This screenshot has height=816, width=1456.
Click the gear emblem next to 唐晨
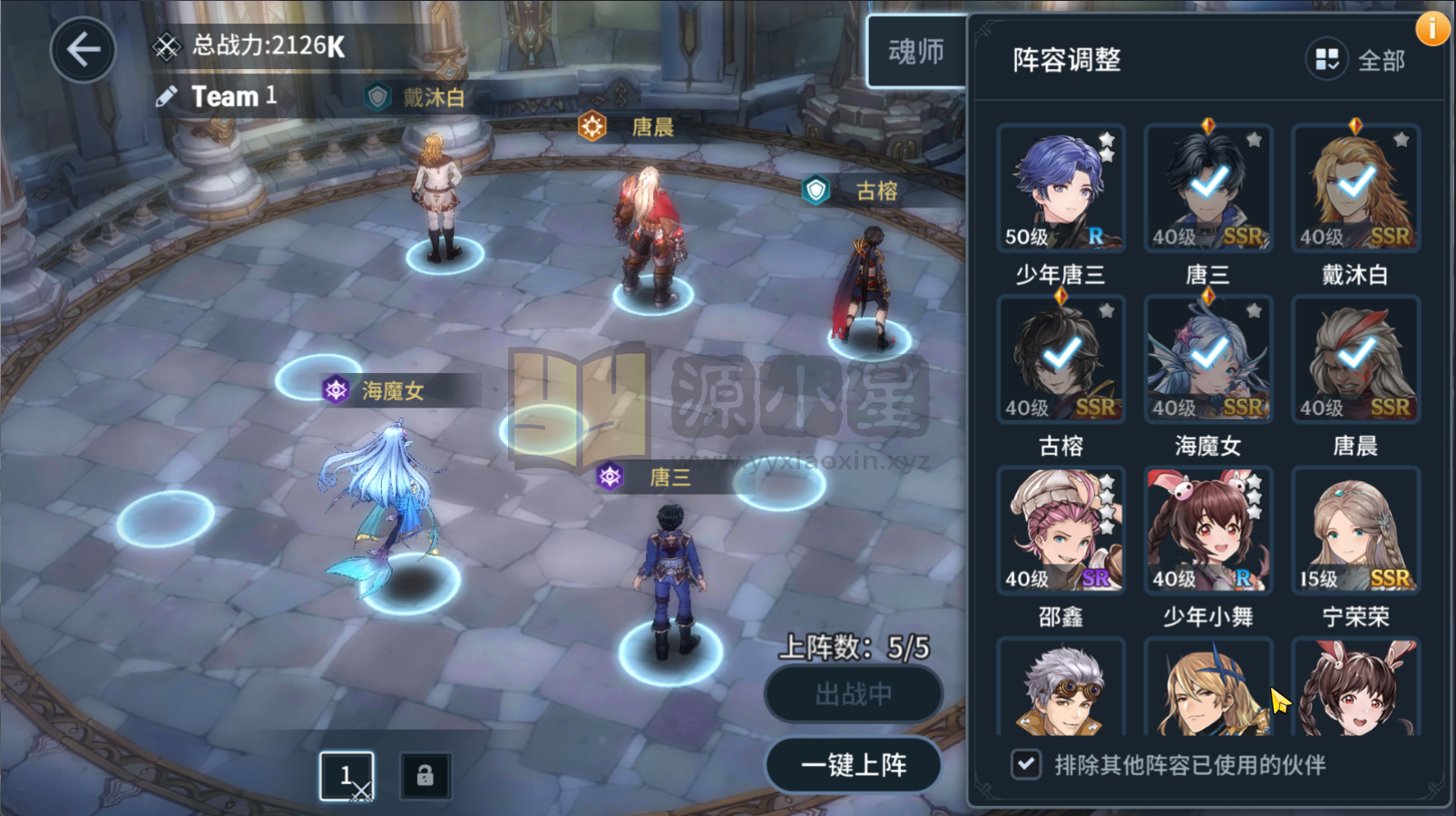(593, 127)
